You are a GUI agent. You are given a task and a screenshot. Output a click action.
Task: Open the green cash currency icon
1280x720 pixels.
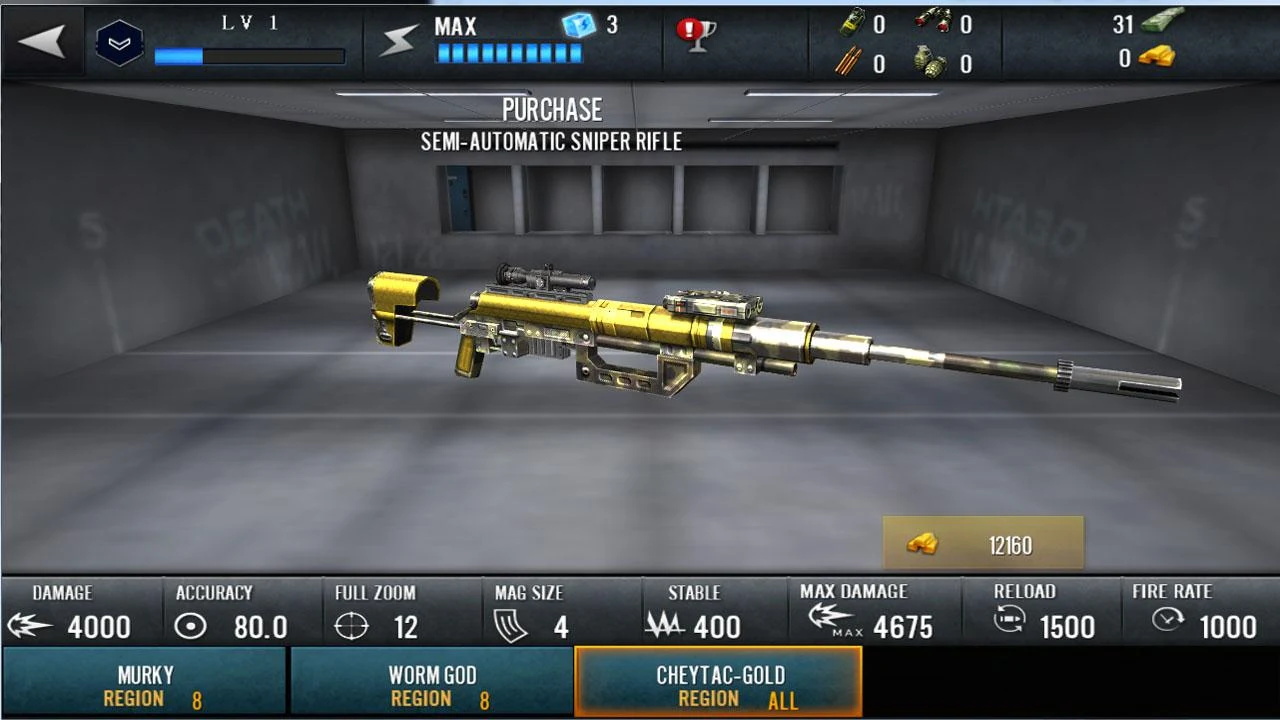tap(1162, 22)
